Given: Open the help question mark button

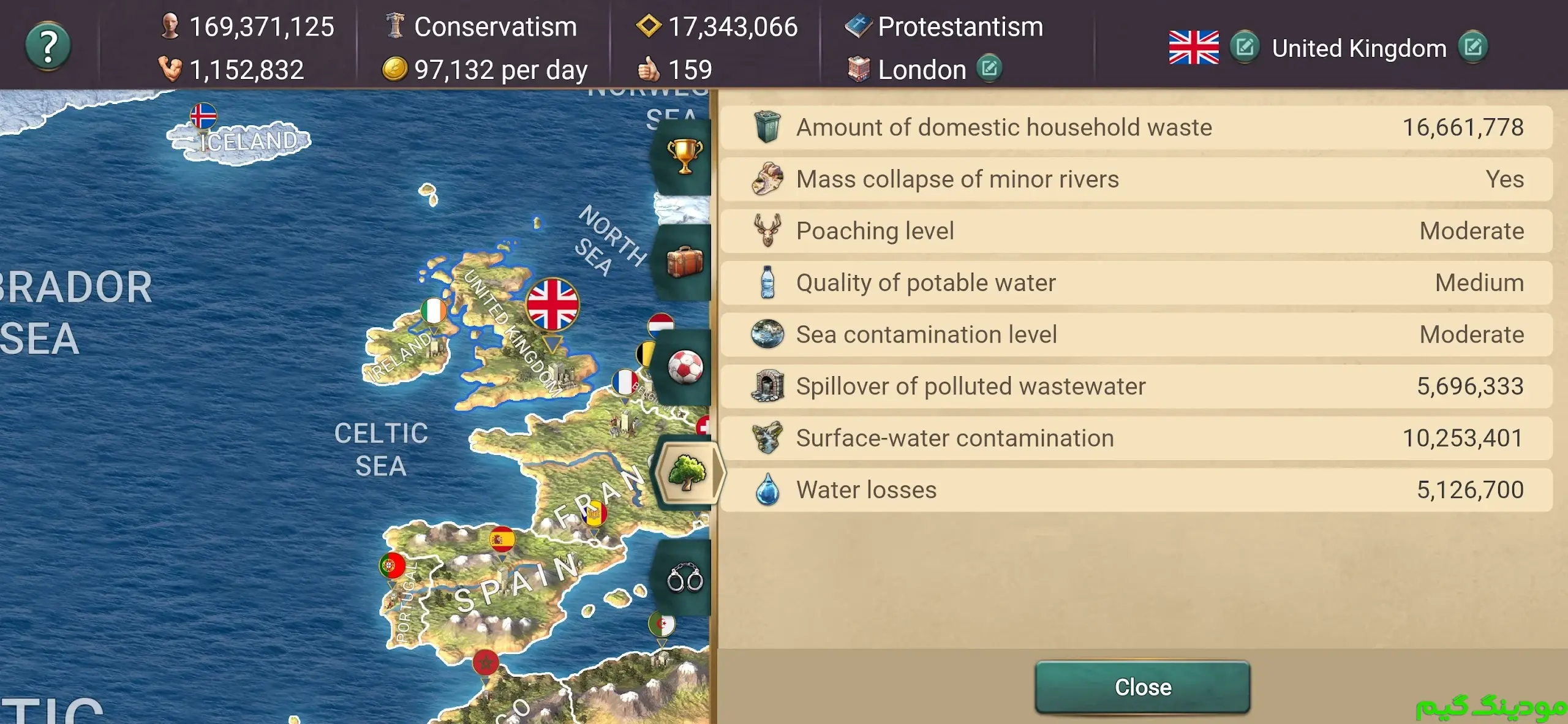Looking at the screenshot, I should [x=48, y=46].
